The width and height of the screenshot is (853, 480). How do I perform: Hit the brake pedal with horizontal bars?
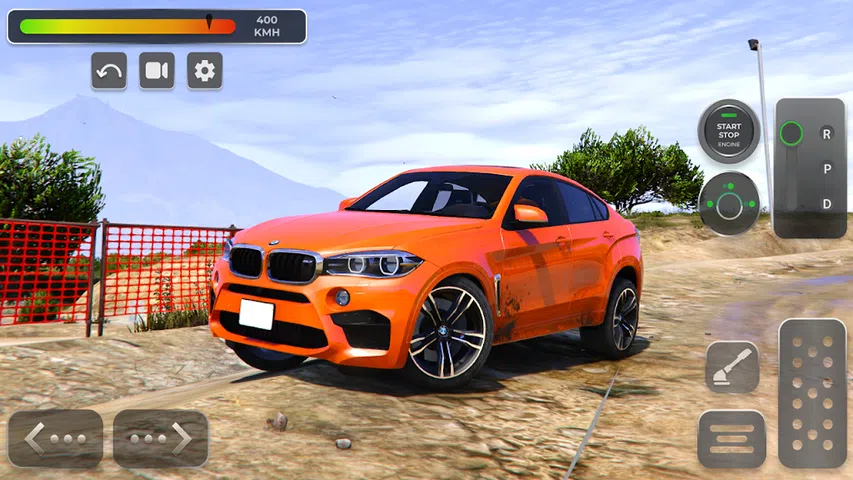click(x=732, y=438)
